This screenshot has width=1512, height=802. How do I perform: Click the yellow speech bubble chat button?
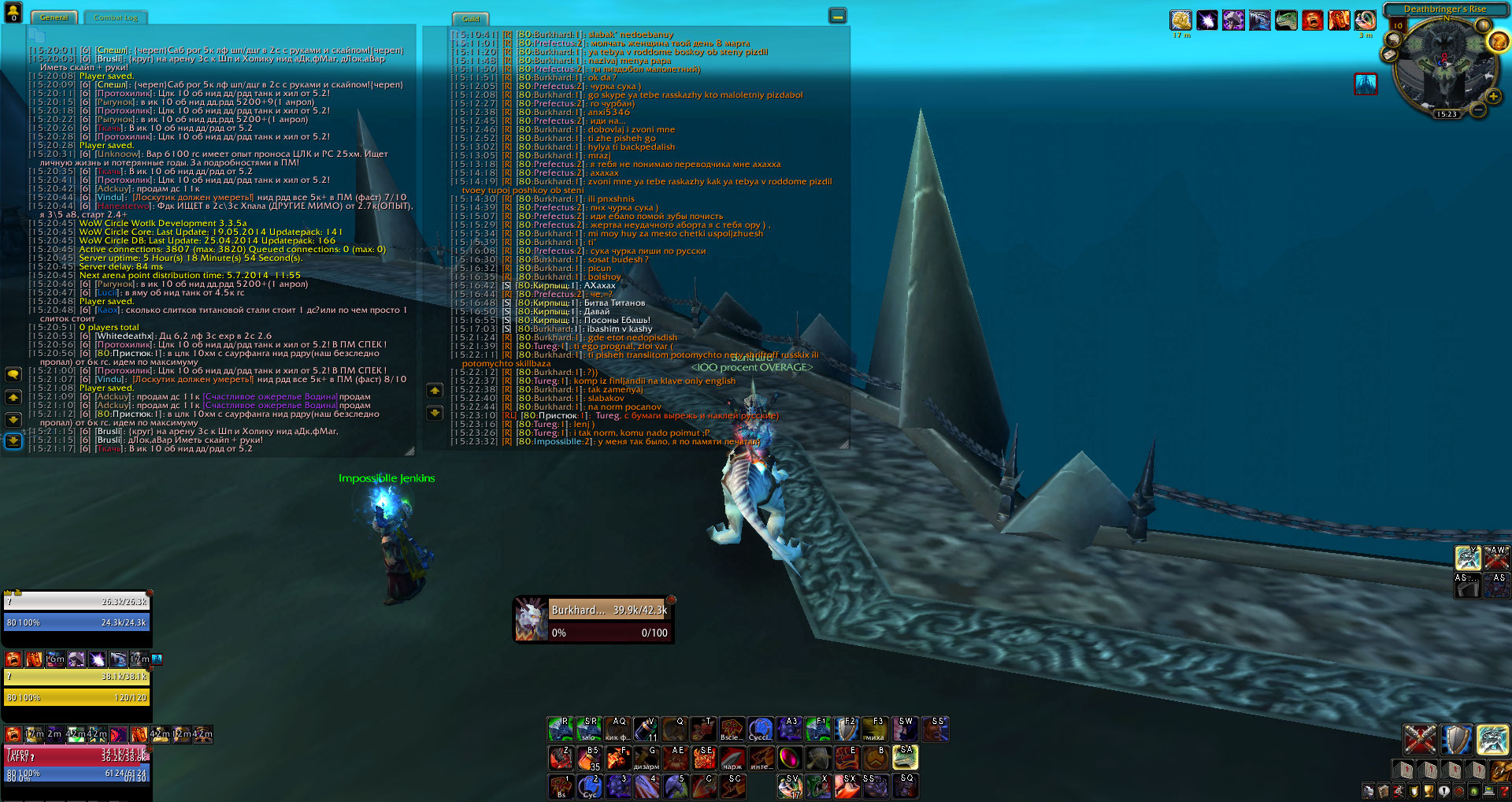click(x=13, y=374)
